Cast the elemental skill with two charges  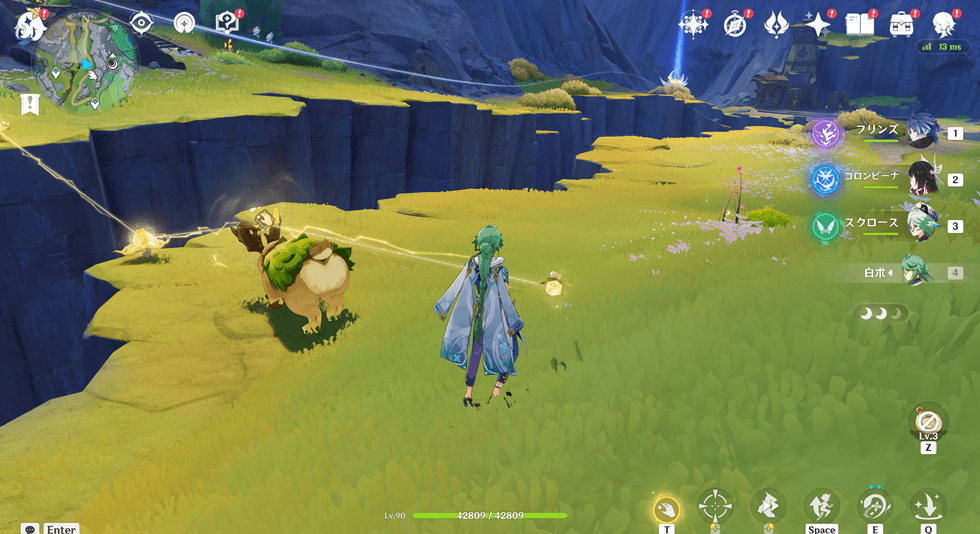pos(875,506)
